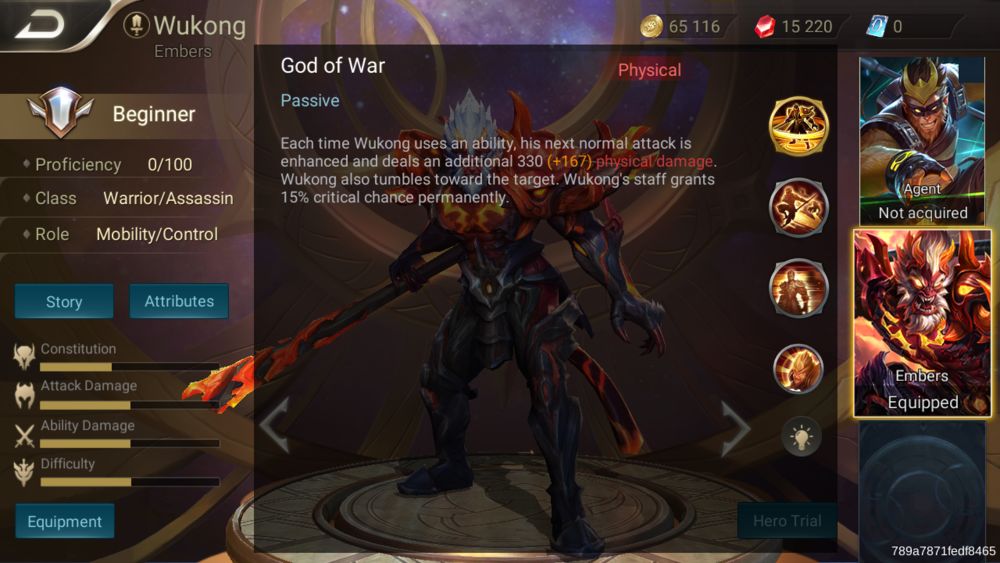Screen dimensions: 1000x563
Task: Show the Attributes panel
Action: [x=179, y=301]
